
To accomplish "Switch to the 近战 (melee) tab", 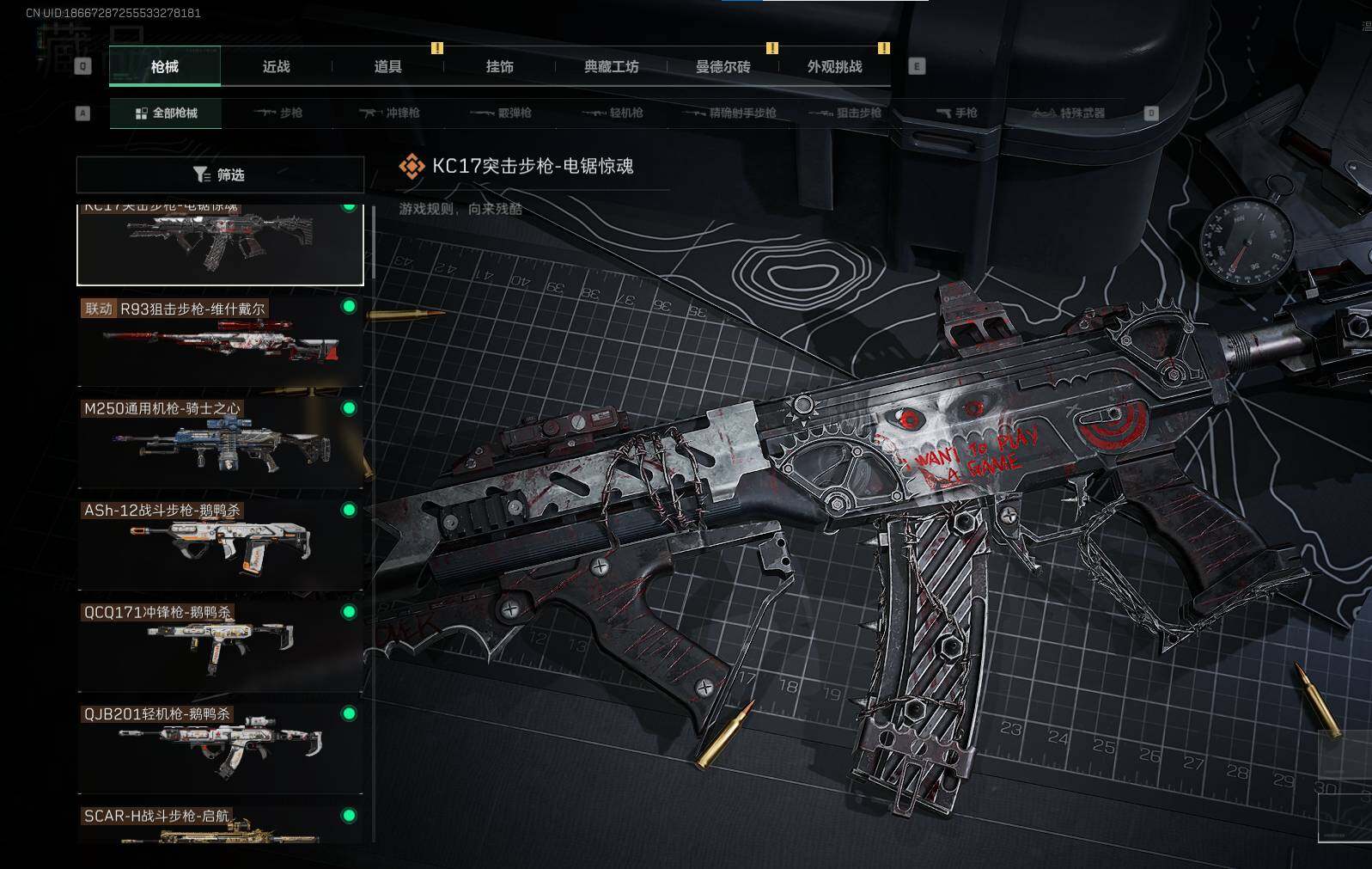I will click(x=276, y=67).
